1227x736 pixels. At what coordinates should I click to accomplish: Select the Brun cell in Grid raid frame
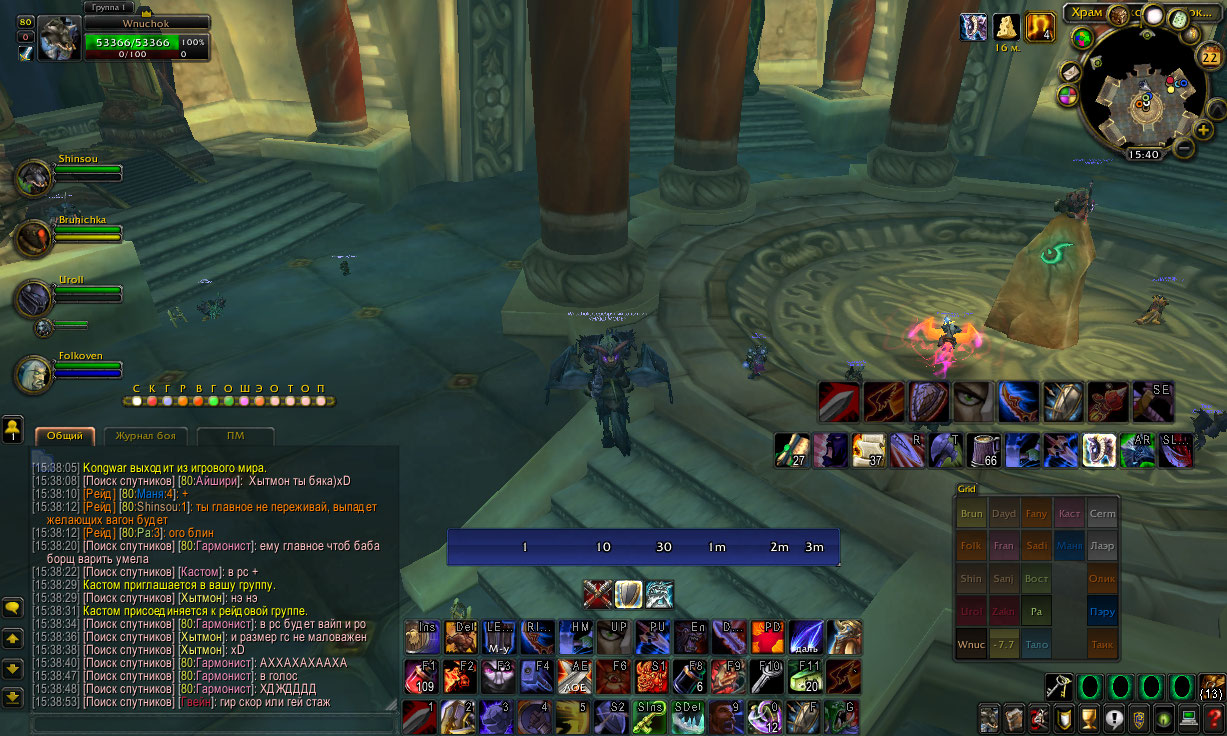click(971, 513)
